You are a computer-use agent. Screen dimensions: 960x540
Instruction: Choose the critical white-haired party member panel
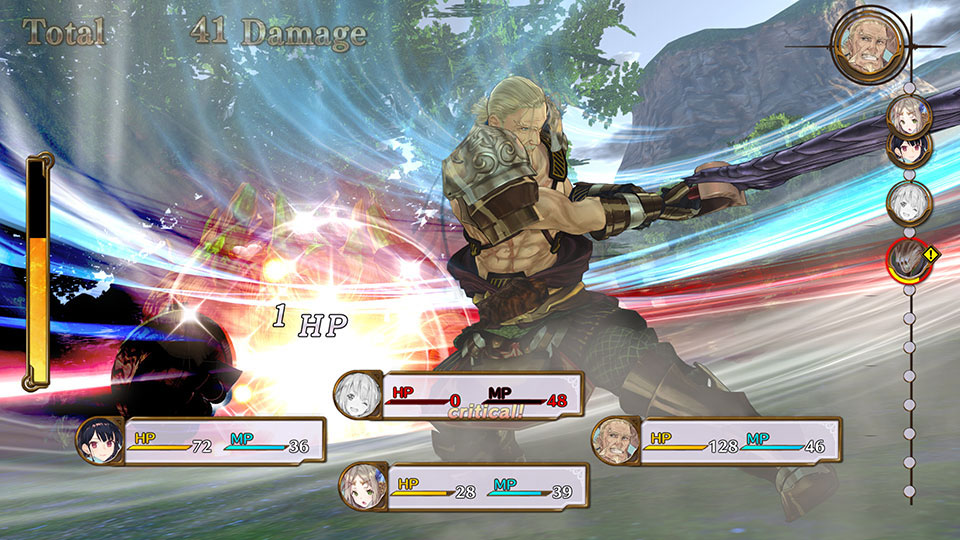pyautogui.click(x=458, y=395)
